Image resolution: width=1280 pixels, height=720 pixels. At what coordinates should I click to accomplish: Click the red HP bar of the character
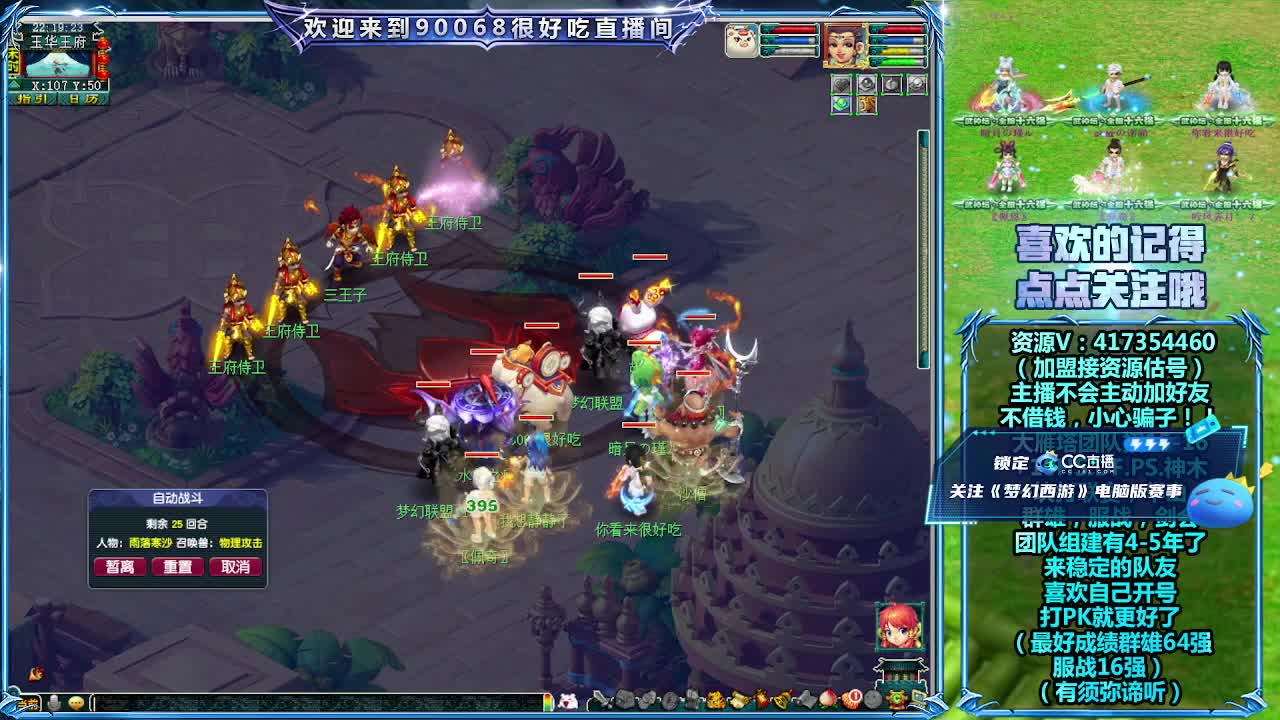[x=903, y=30]
